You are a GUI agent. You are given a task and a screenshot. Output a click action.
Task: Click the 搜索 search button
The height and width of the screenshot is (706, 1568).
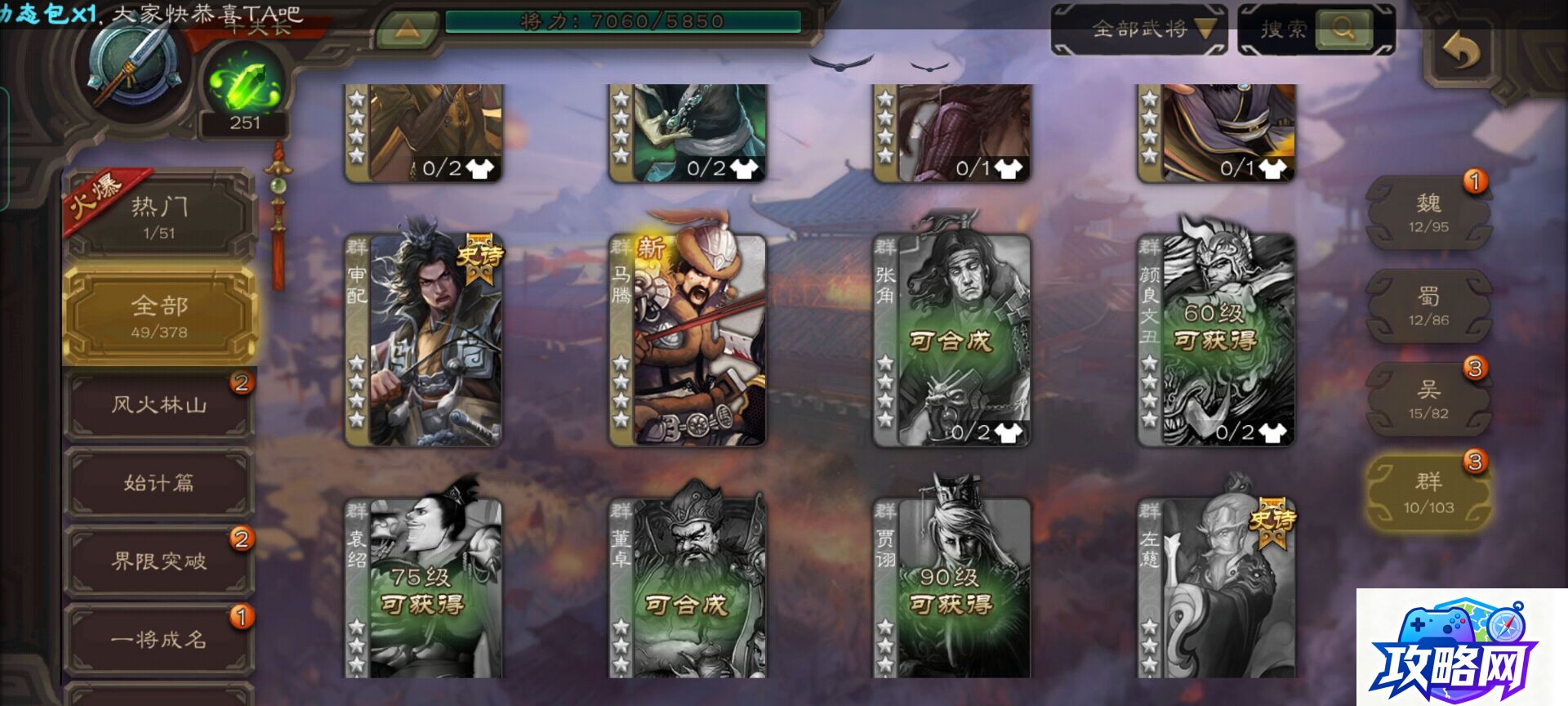click(x=1316, y=29)
